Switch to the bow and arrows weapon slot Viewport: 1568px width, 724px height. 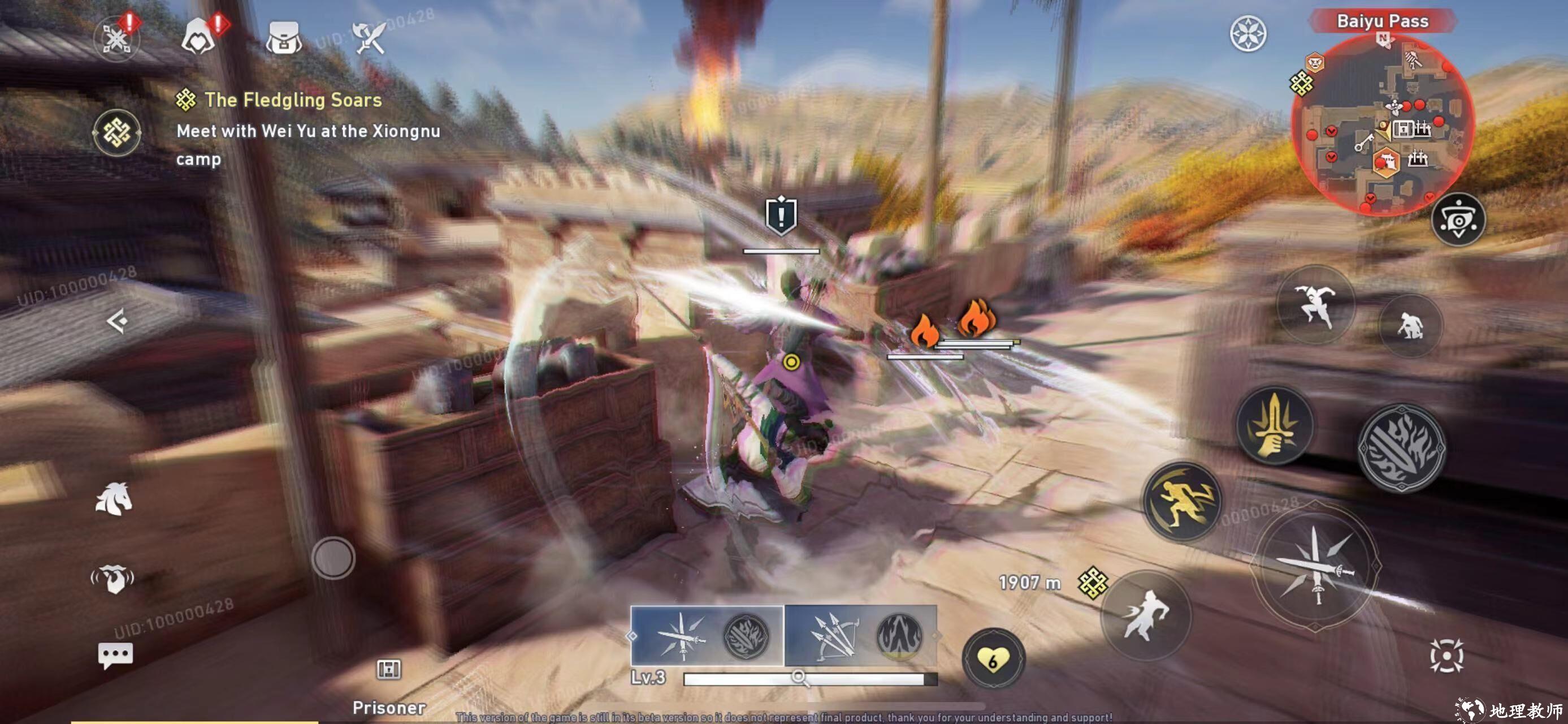(x=860, y=636)
